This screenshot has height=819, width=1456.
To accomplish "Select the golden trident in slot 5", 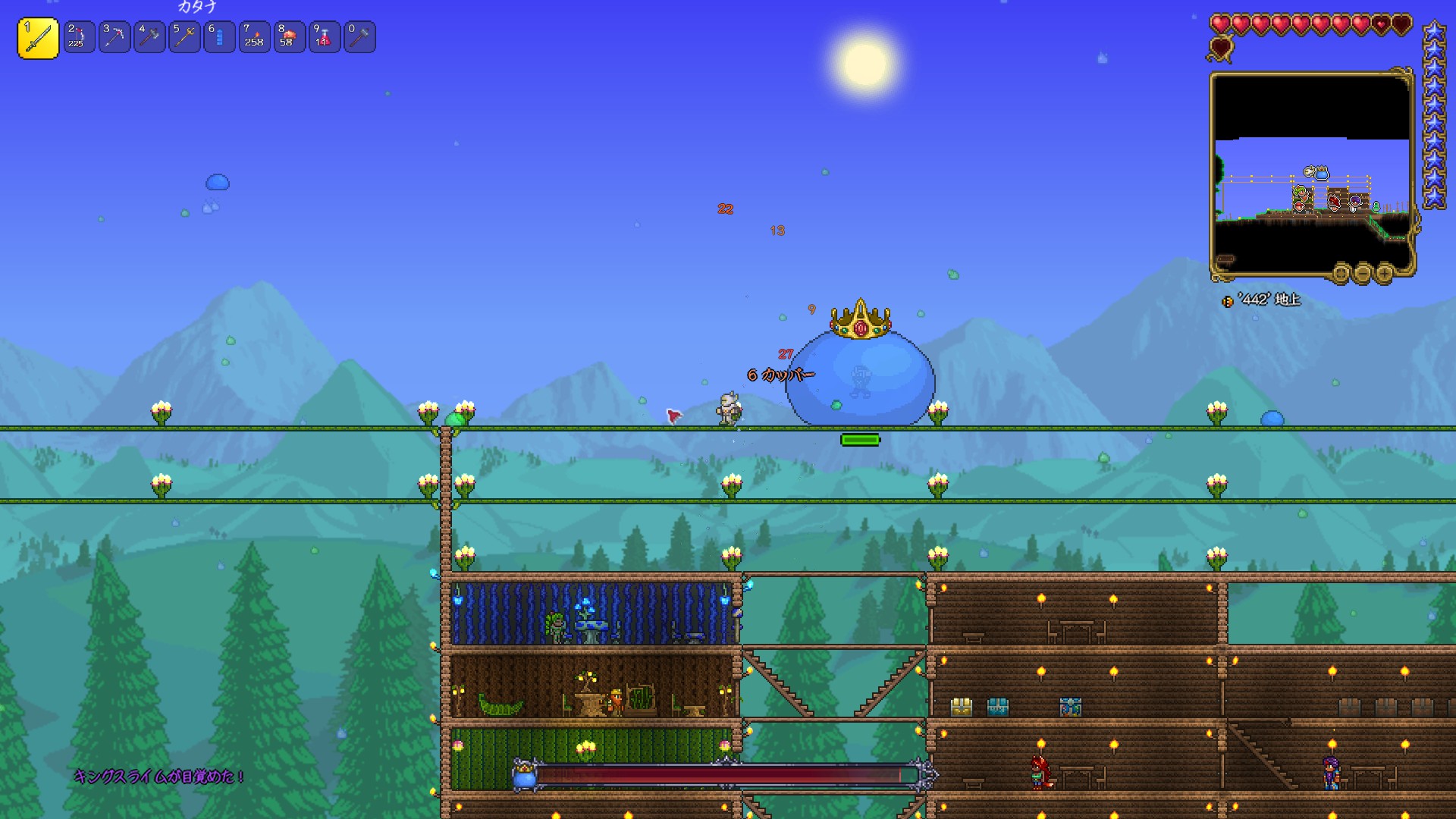I will point(184,37).
